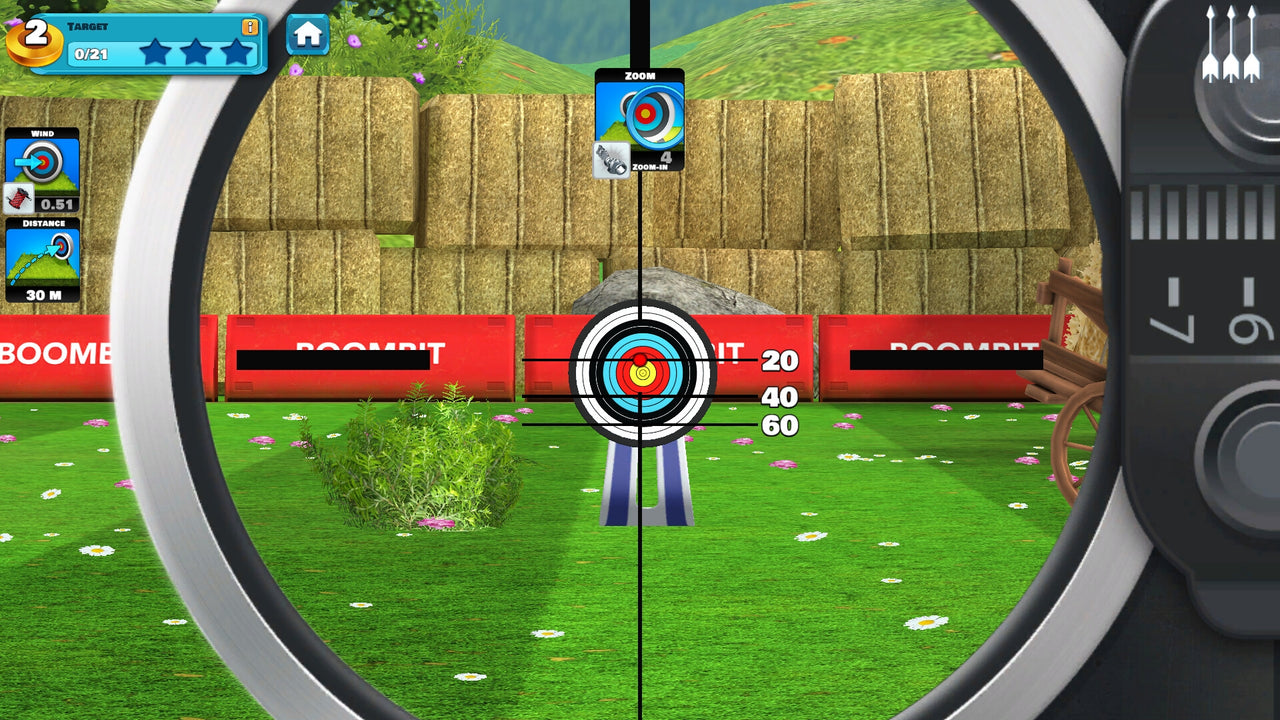The height and width of the screenshot is (720, 1280).
Task: Click the level 2 medal badge
Action: (x=36, y=38)
